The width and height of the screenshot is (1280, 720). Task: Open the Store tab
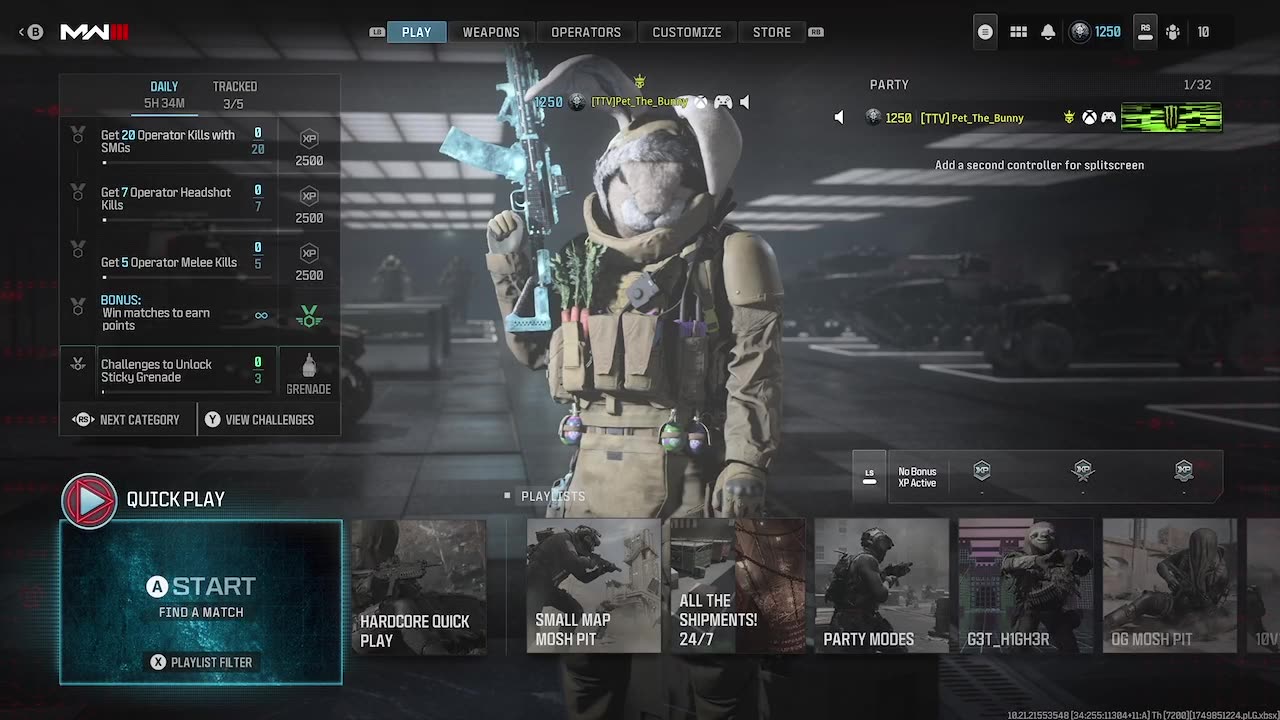click(x=771, y=32)
